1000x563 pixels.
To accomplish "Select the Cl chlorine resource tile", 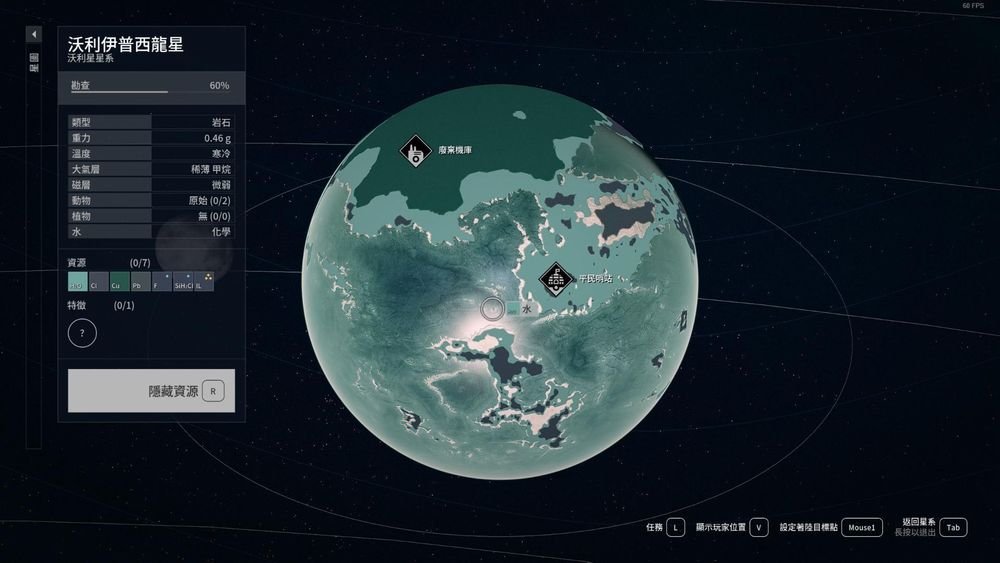I will pos(98,282).
